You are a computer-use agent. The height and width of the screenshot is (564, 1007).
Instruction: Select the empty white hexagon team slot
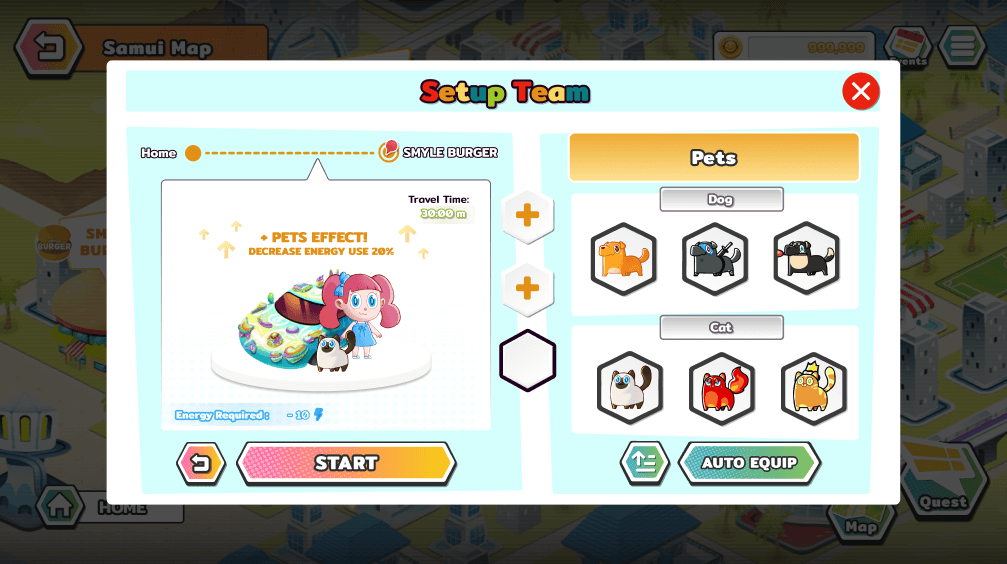527,360
